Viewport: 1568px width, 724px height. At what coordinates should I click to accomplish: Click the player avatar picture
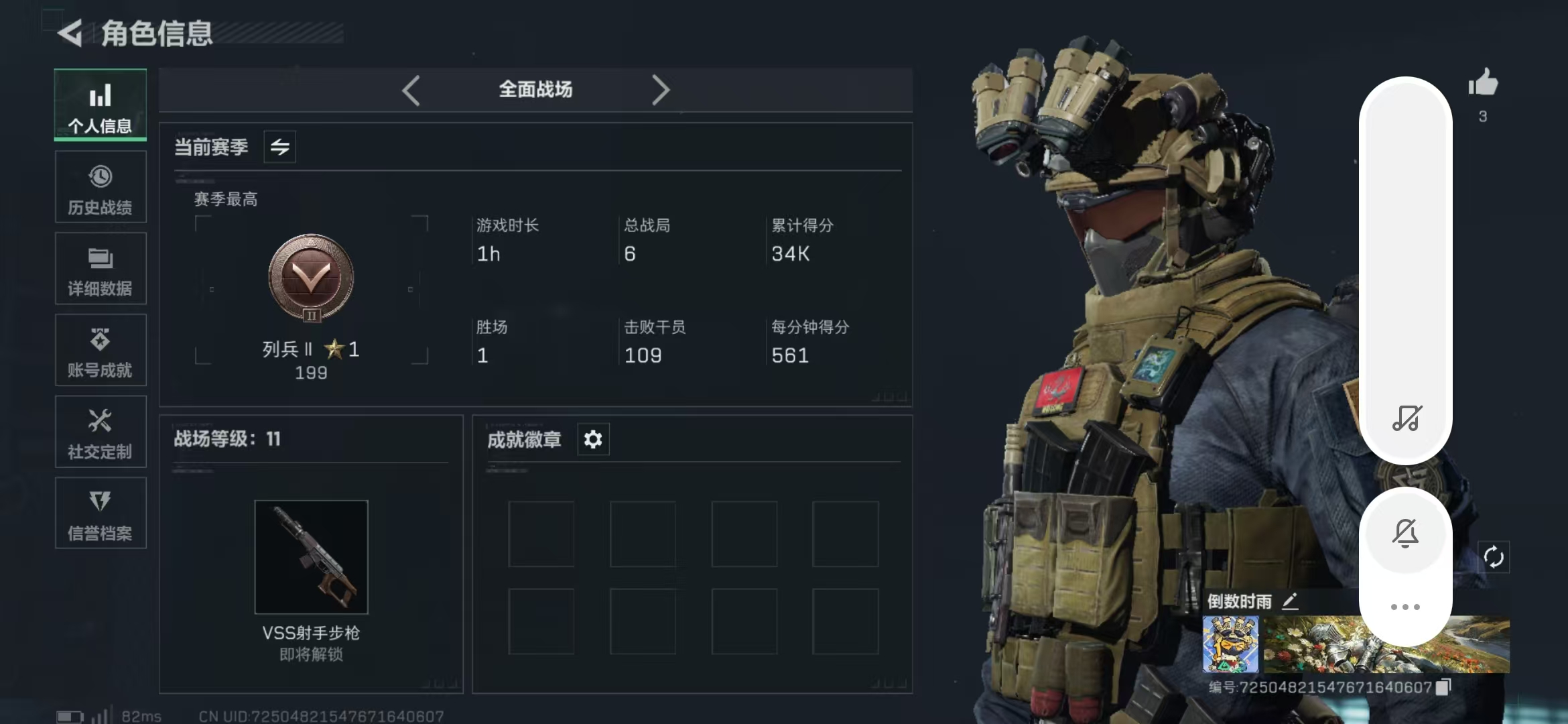1230,644
